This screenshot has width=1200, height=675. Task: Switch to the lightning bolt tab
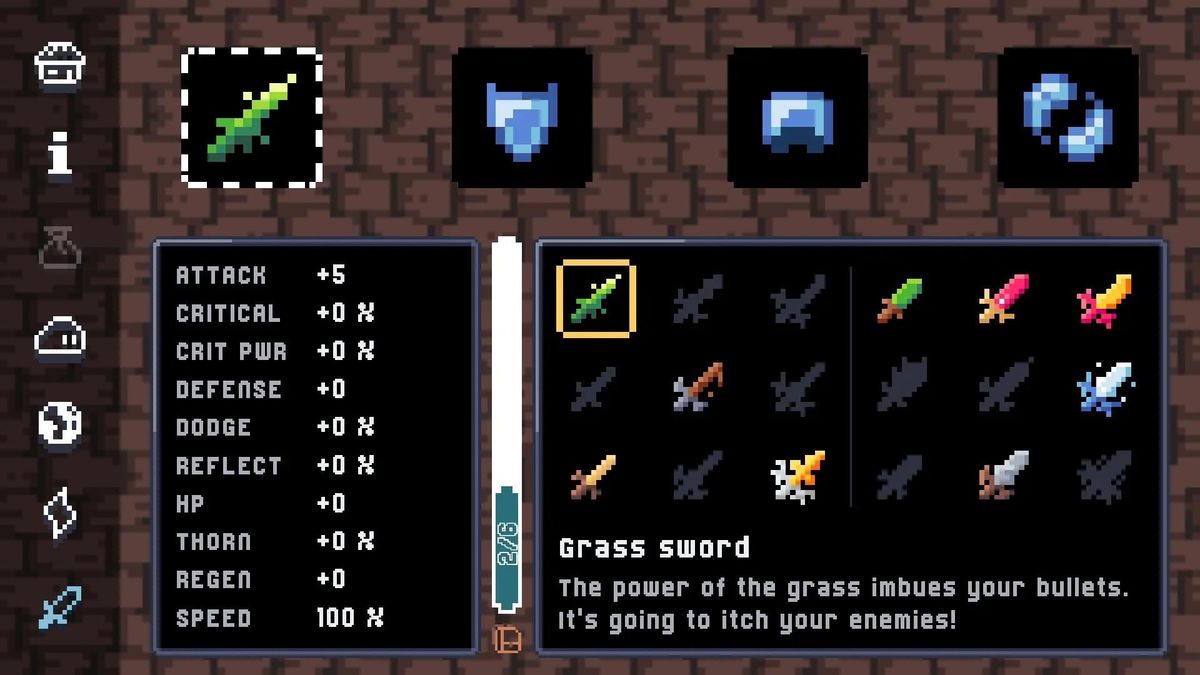(x=60, y=514)
